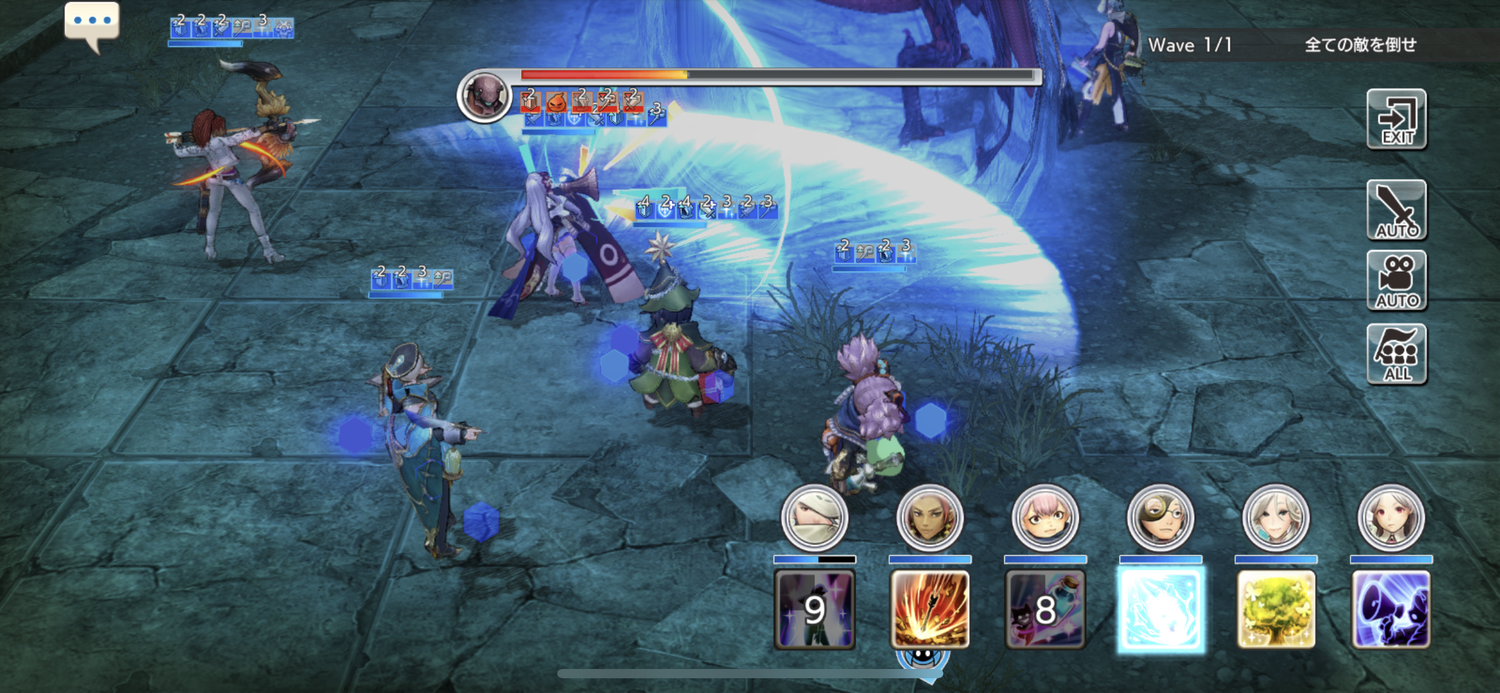This screenshot has width=1500, height=693.
Task: Open the chat speech bubble
Action: [x=92, y=24]
